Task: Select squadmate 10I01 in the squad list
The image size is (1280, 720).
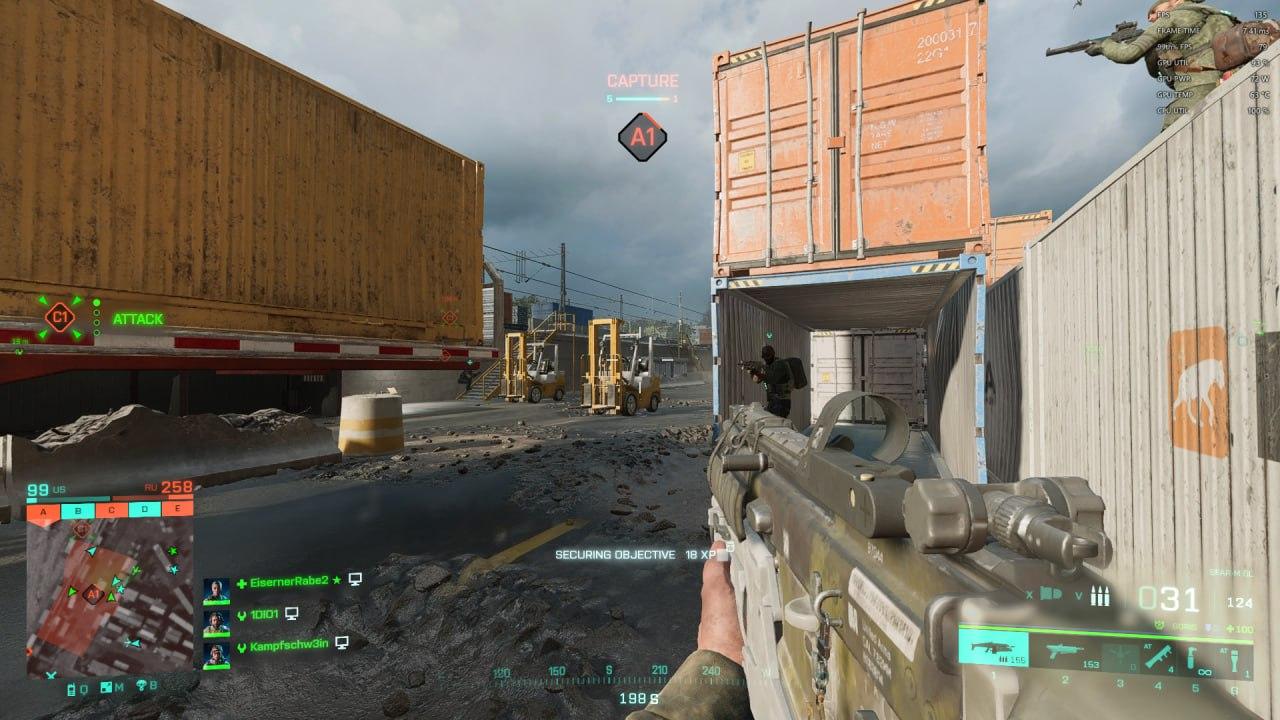Action: pos(264,613)
